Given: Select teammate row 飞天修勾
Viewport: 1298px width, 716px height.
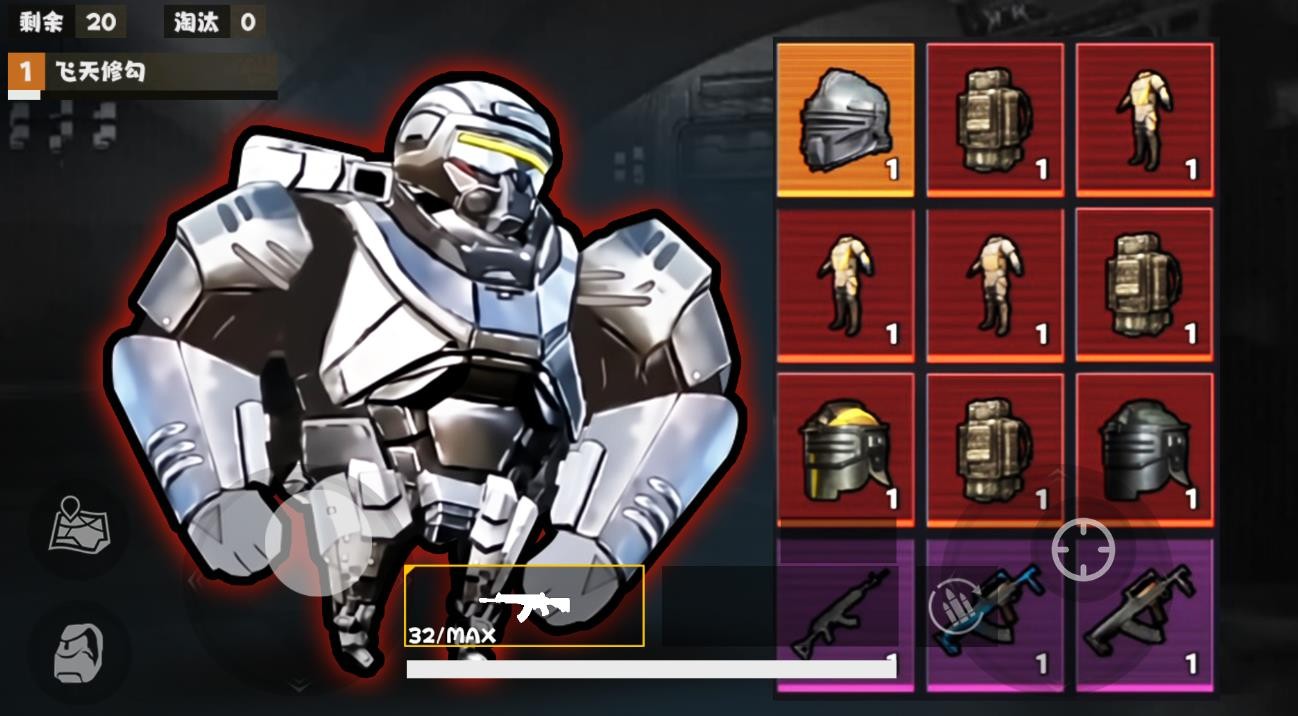Looking at the screenshot, I should 142,73.
